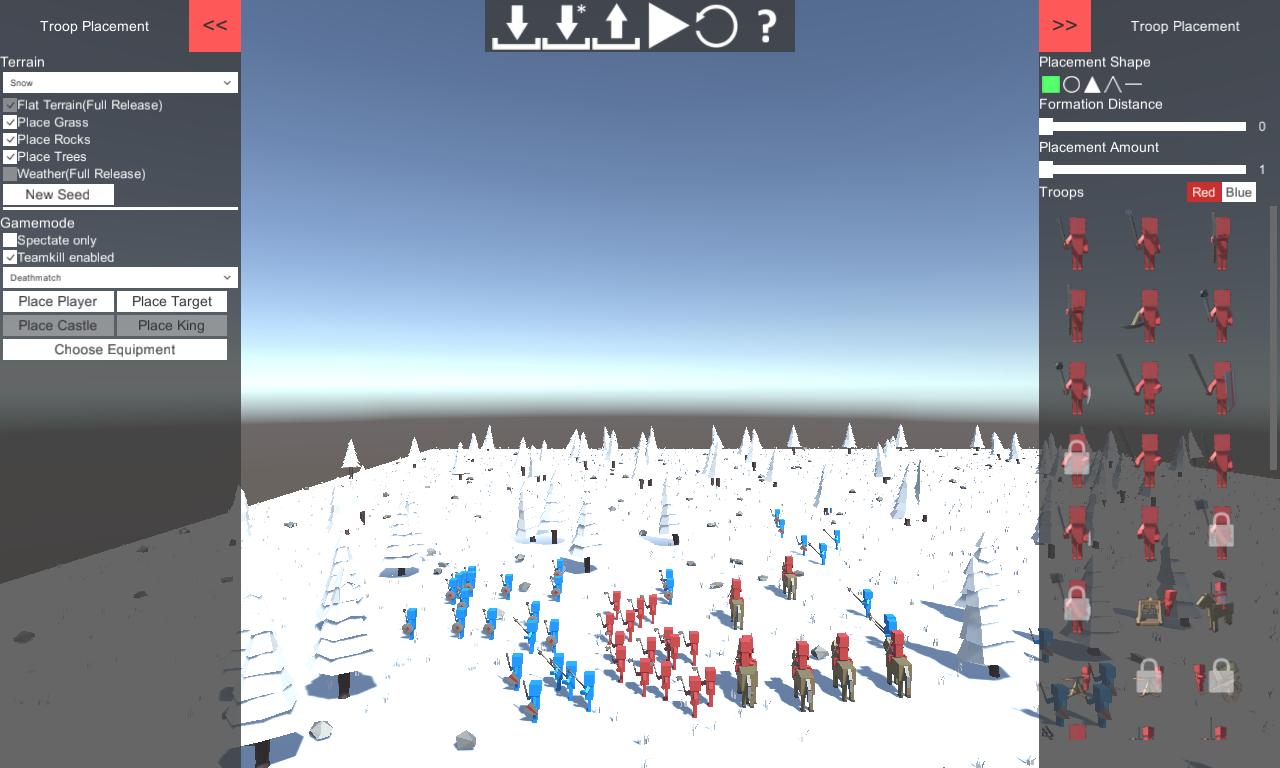
Task: Select the Red troops tab
Action: click(1204, 192)
